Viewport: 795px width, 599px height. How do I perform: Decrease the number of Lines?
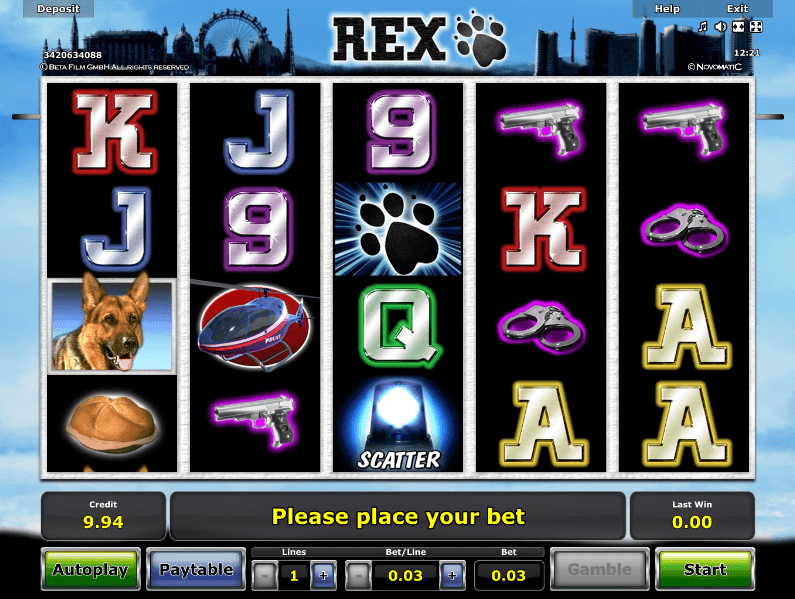(263, 575)
